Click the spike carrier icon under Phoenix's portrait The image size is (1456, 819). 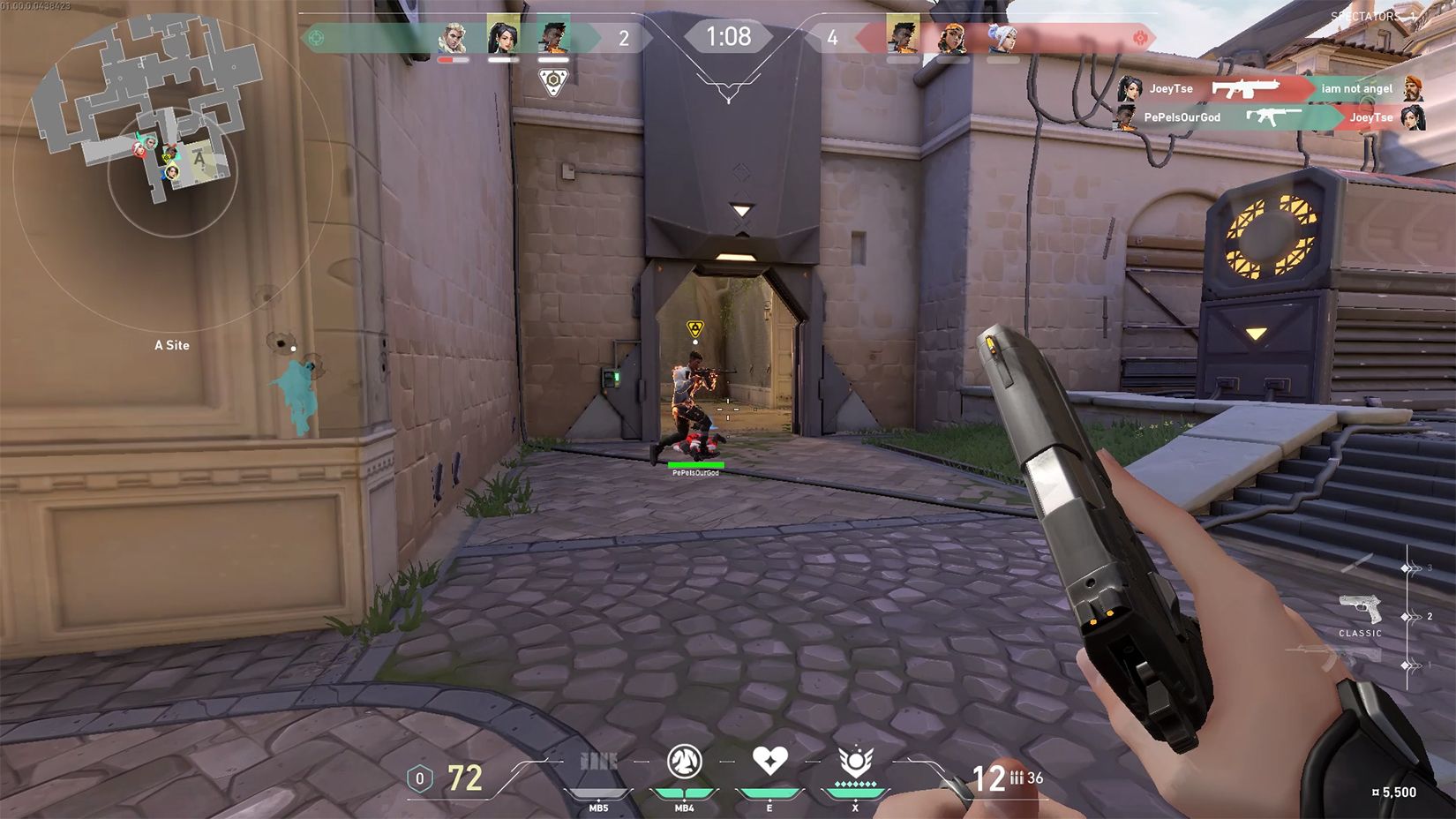(x=552, y=82)
